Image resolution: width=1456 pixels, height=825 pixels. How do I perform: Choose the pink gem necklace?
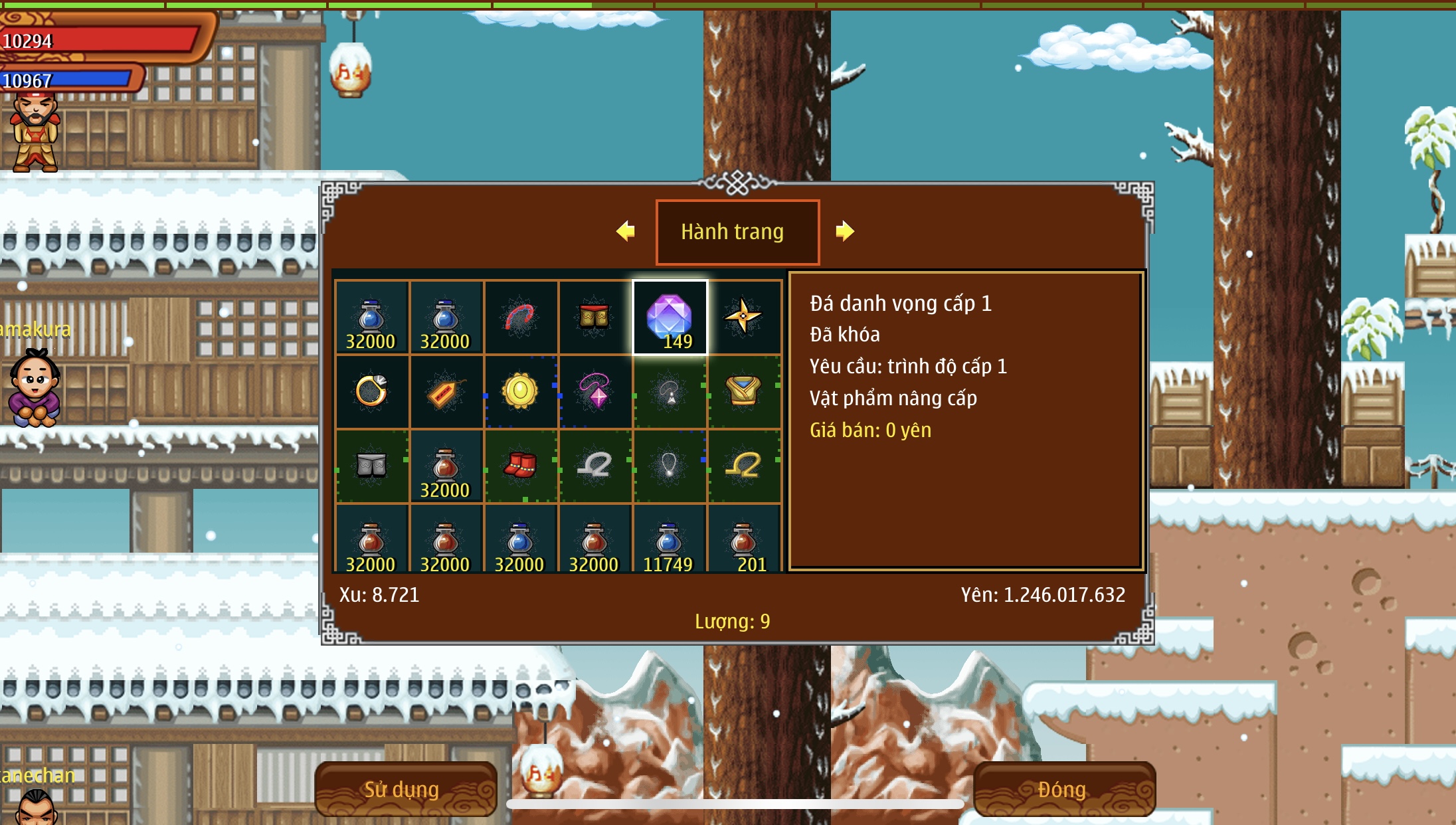click(x=594, y=391)
